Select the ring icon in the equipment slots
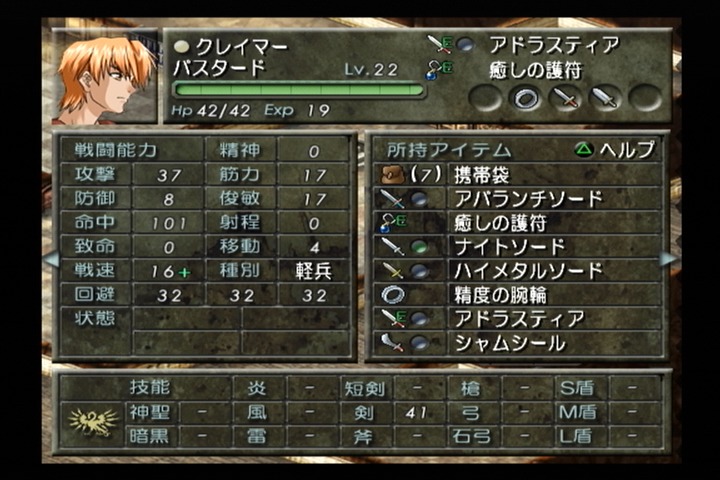Viewport: 720px width, 480px height. coord(526,98)
